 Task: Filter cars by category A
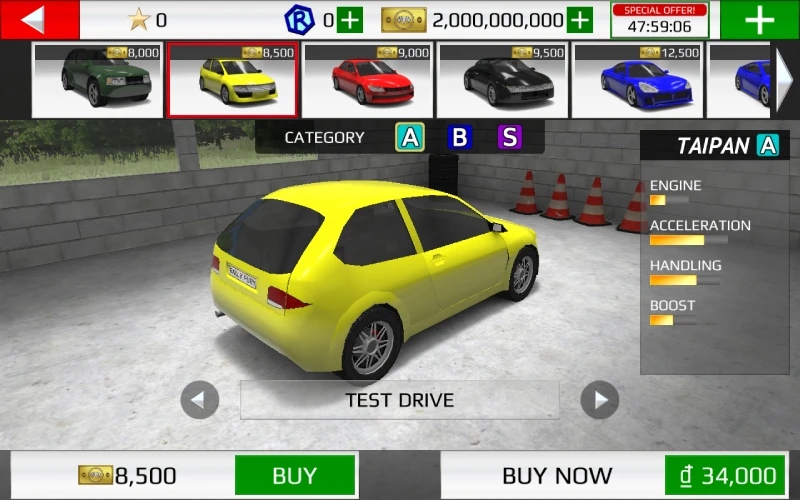[409, 137]
